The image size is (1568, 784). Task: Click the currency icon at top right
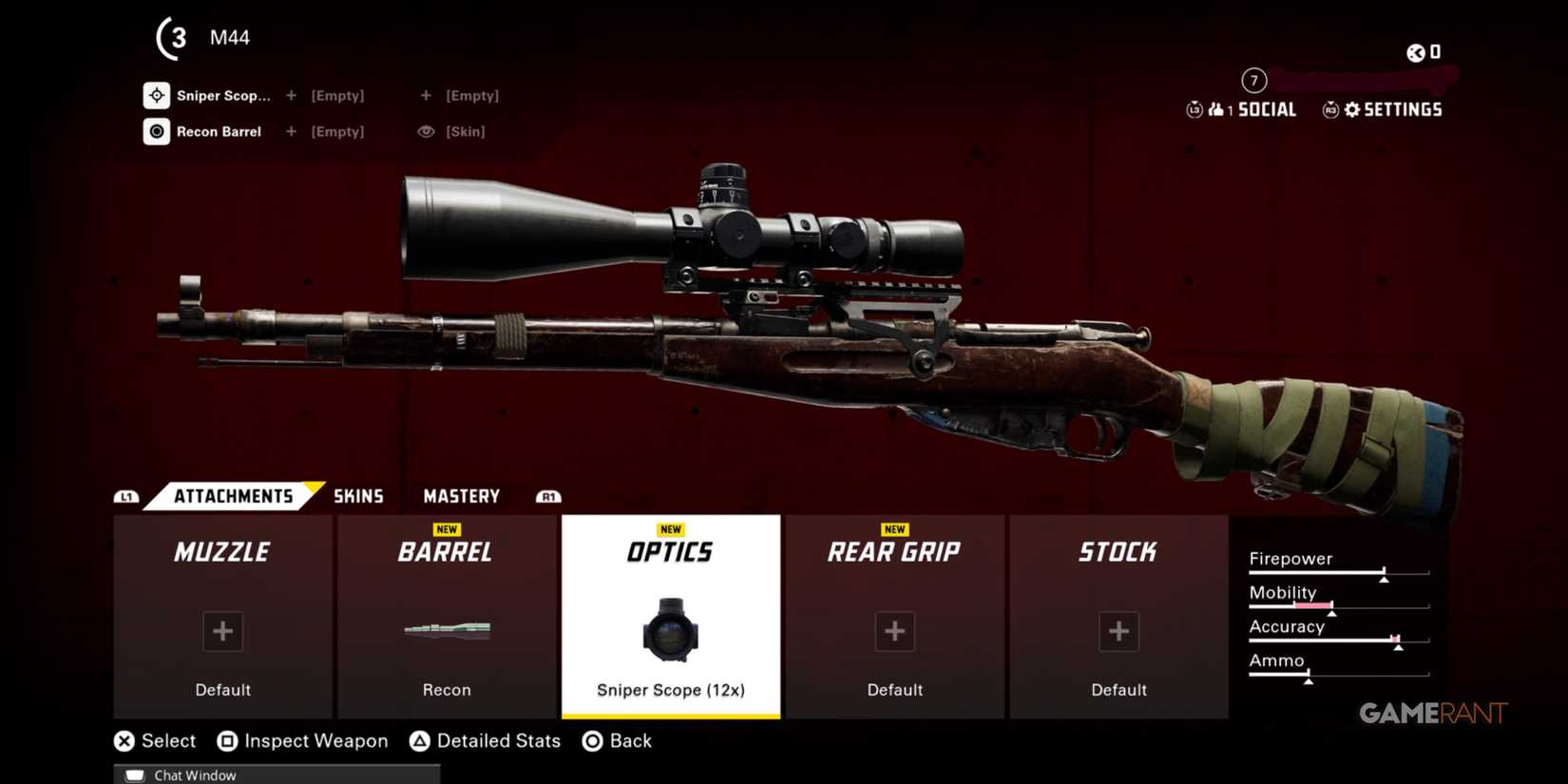(x=1414, y=53)
